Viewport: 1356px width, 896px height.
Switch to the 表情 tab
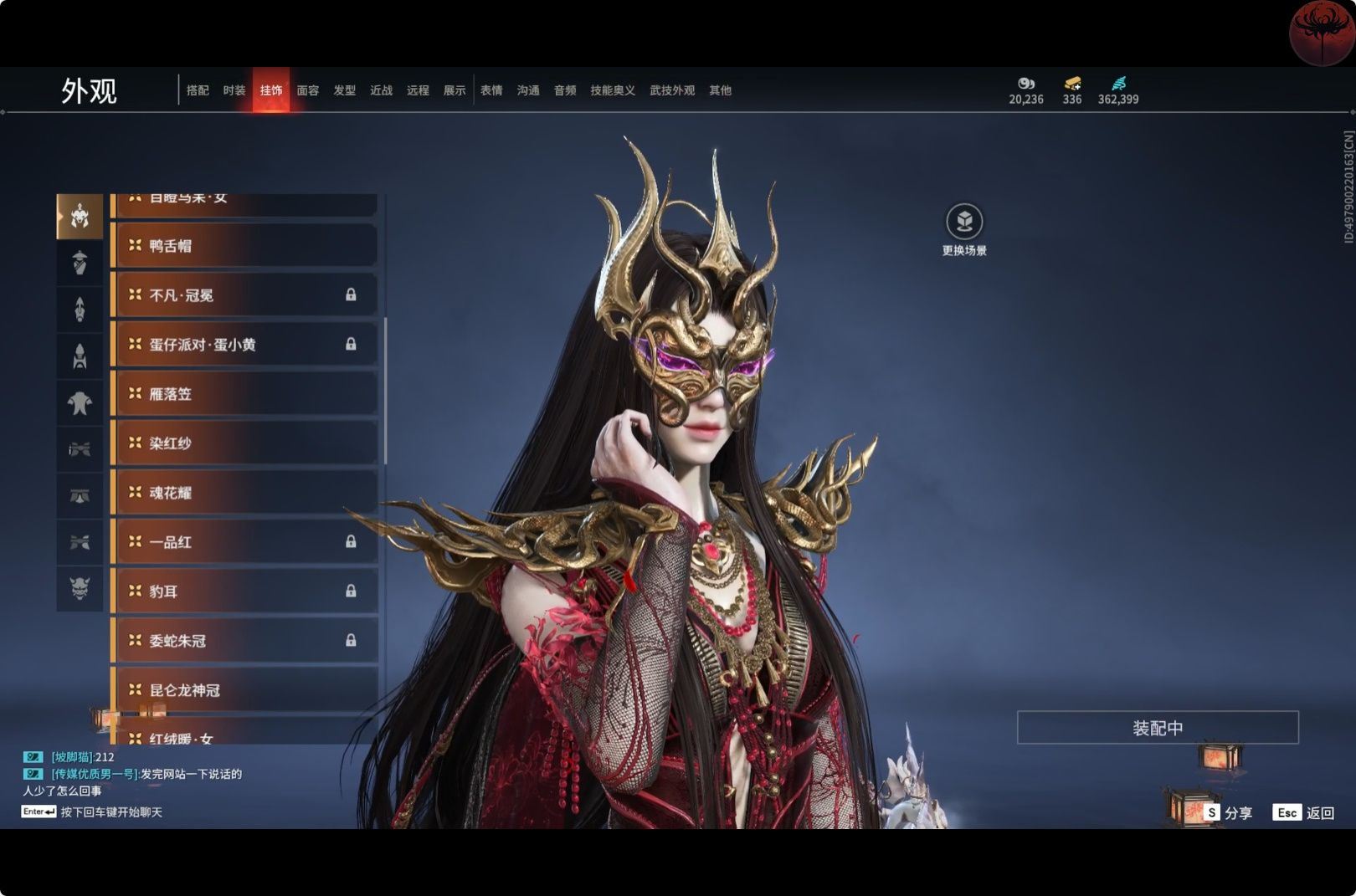click(x=491, y=90)
